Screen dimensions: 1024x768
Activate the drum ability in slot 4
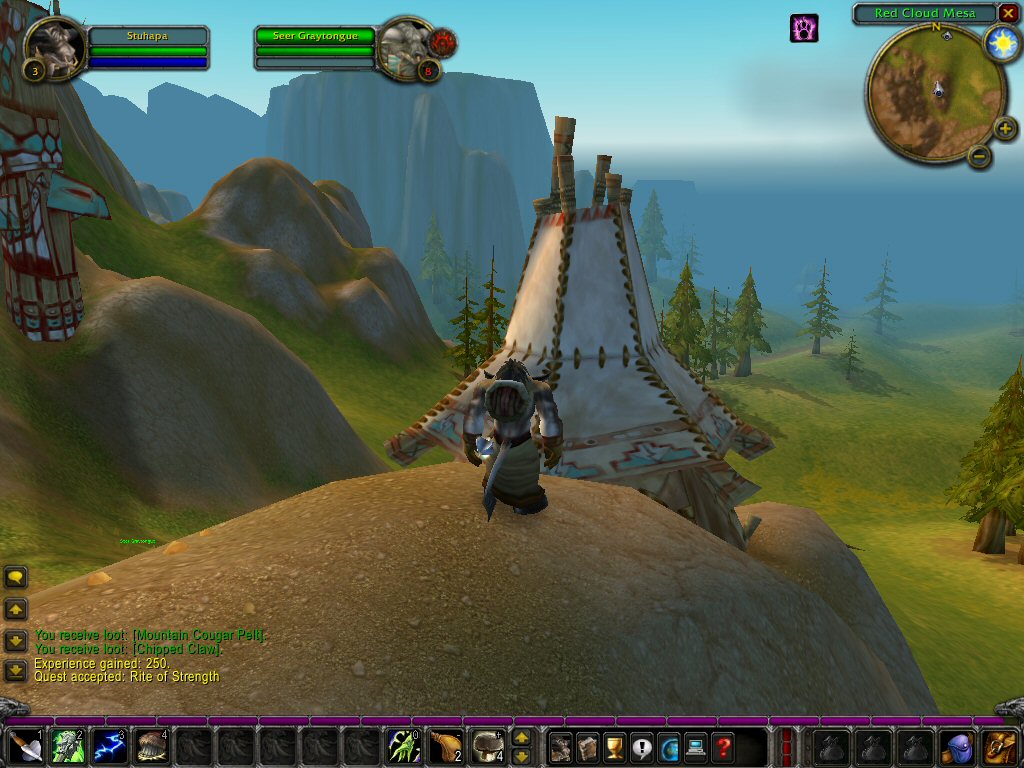tap(152, 746)
